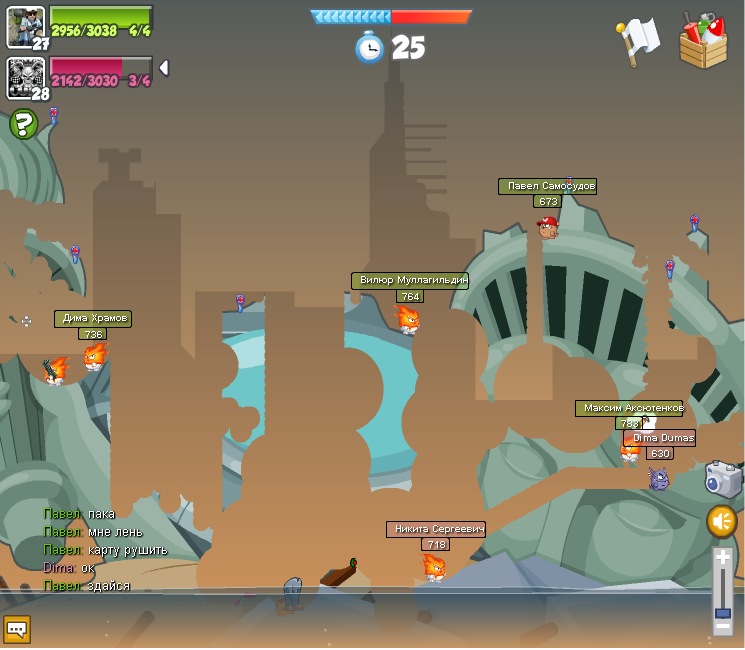Toggle sound with the speaker button
Viewport: 745px width, 650px height.
pos(722,521)
